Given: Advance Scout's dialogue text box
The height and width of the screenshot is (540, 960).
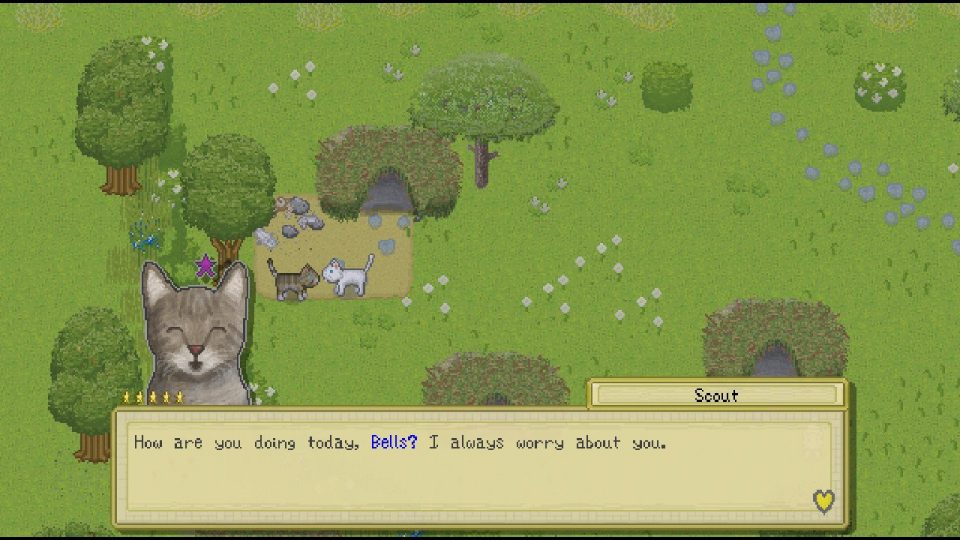Looking at the screenshot, I should click(480, 467).
